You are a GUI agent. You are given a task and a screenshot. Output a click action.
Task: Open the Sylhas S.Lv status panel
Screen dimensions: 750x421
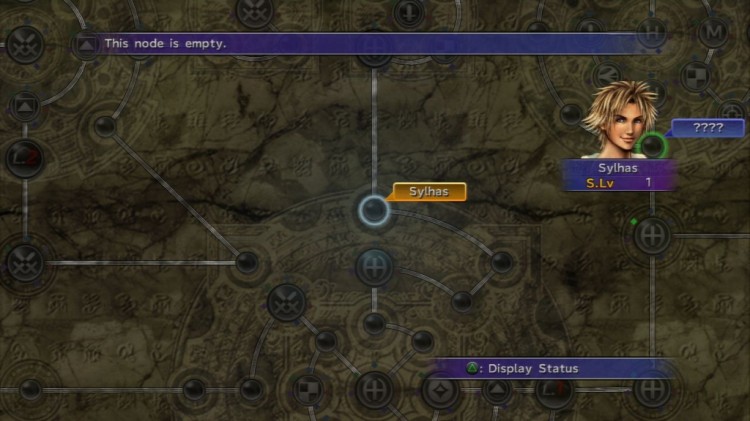618,175
